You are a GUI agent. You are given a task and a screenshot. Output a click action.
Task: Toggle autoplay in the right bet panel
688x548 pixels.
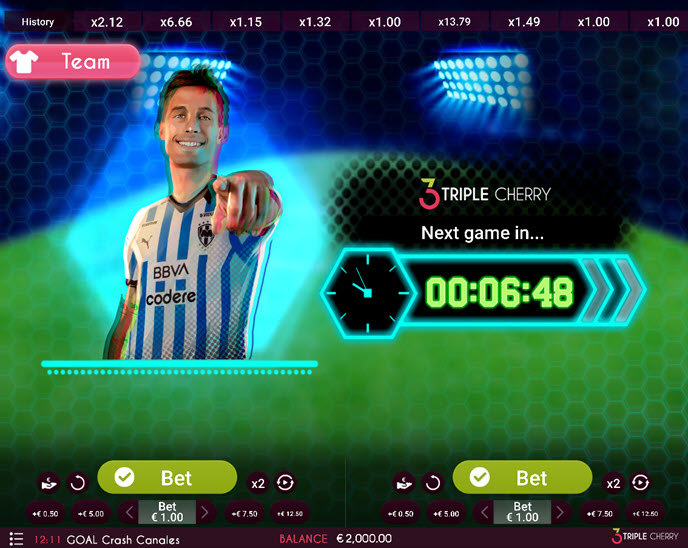pyautogui.click(x=641, y=484)
